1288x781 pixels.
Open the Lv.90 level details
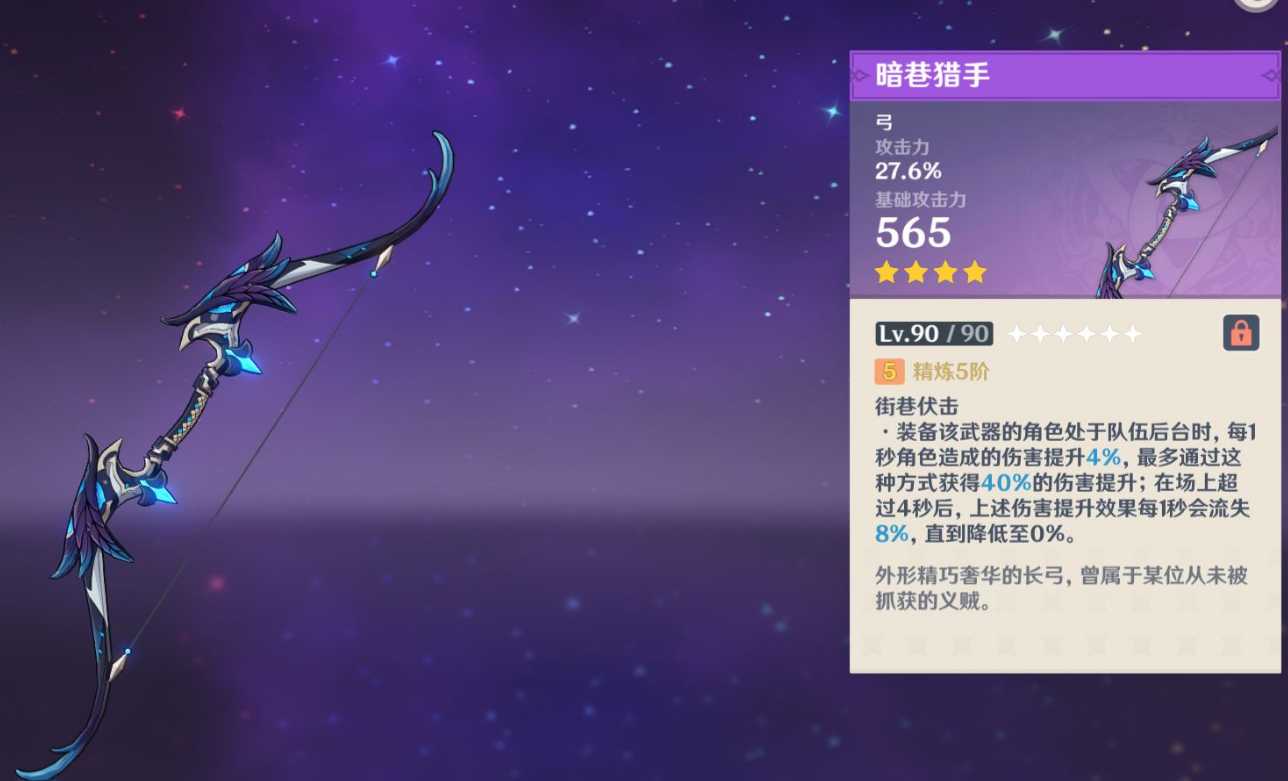[933, 332]
